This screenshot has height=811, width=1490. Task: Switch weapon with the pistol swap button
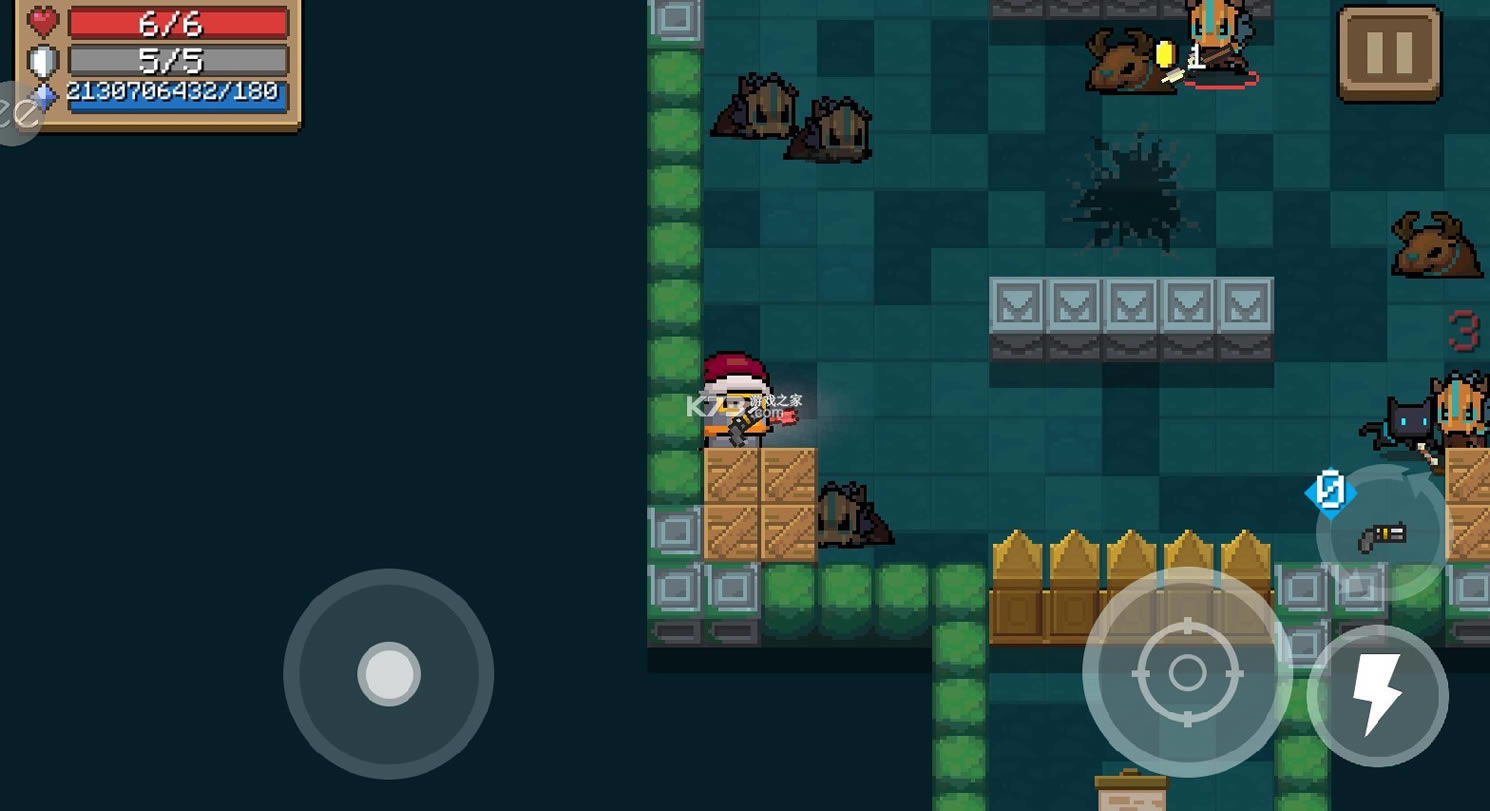pyautogui.click(x=1381, y=533)
